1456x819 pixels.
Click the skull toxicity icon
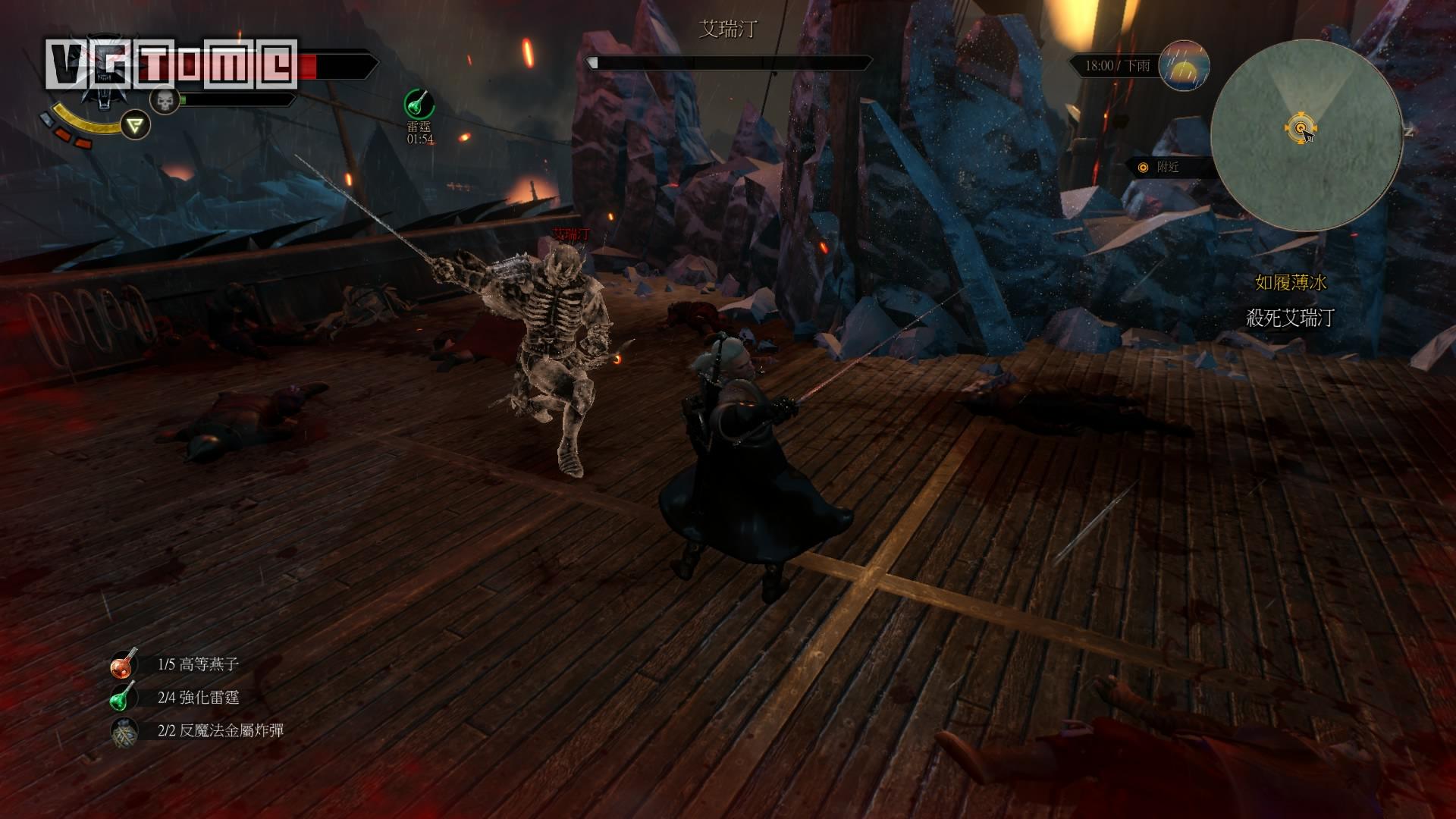click(164, 99)
